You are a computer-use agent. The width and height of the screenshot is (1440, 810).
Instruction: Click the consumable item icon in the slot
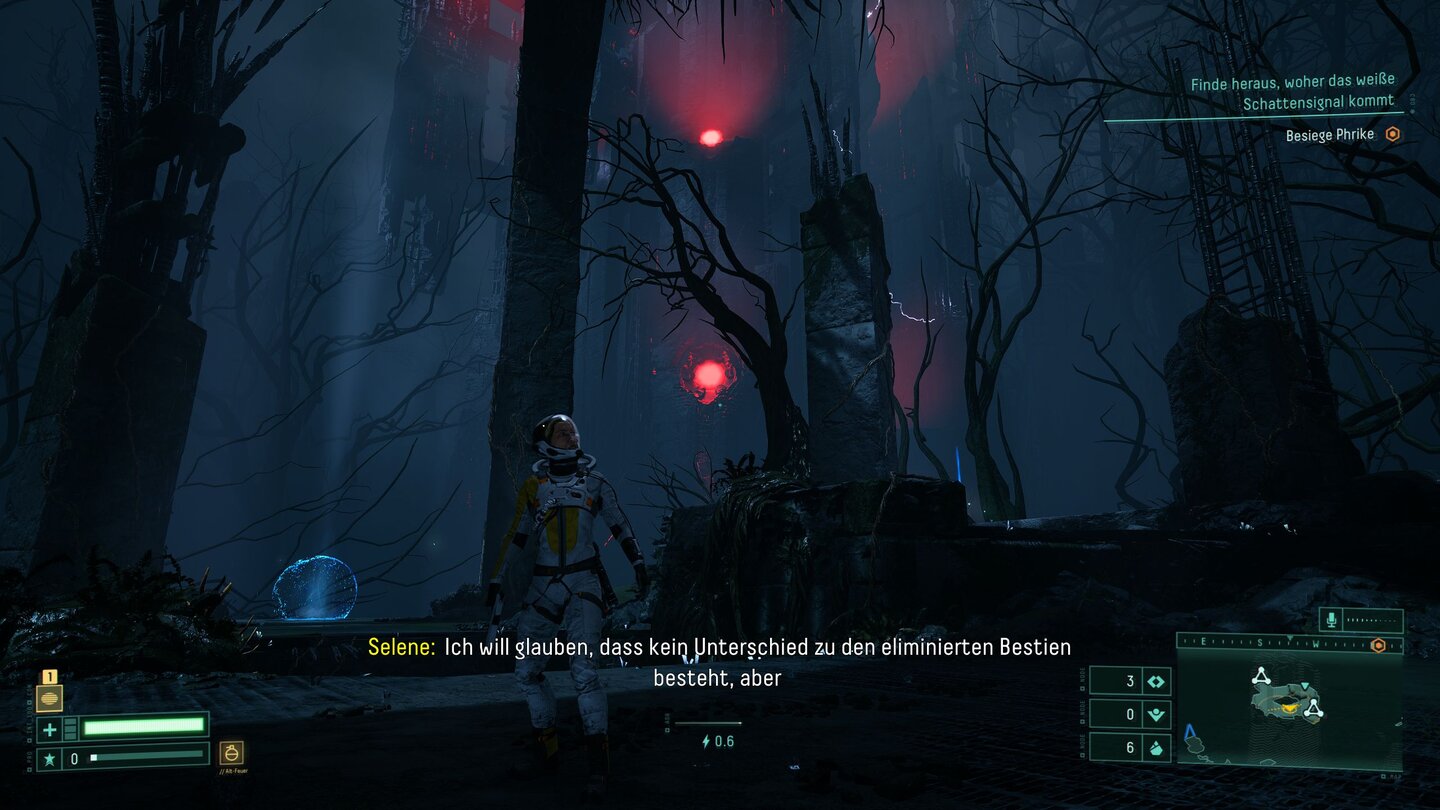[x=50, y=699]
